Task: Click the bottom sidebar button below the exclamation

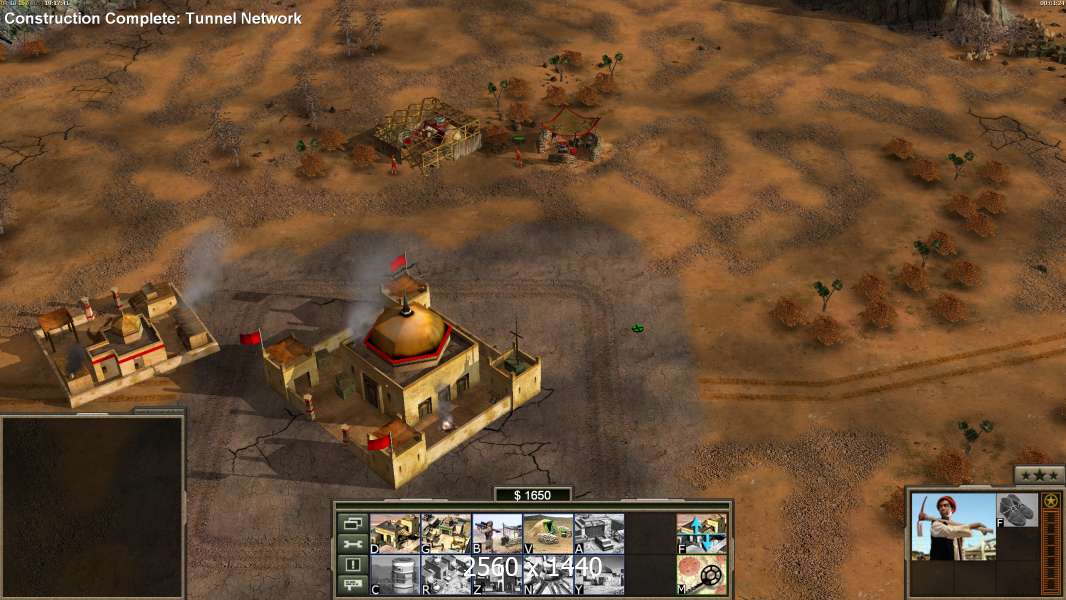Action: 351,585
